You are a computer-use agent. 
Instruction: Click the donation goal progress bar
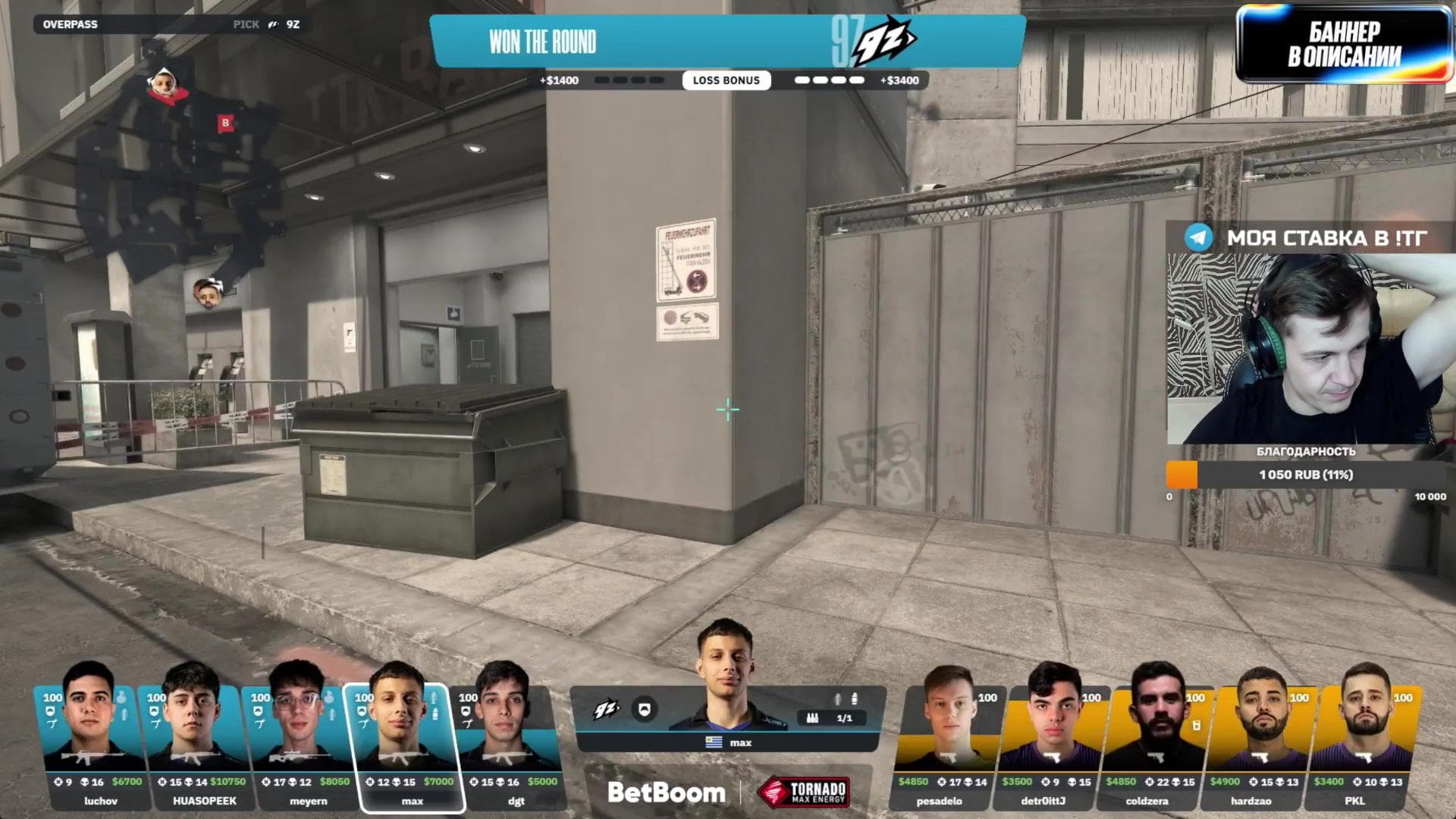(x=1306, y=475)
